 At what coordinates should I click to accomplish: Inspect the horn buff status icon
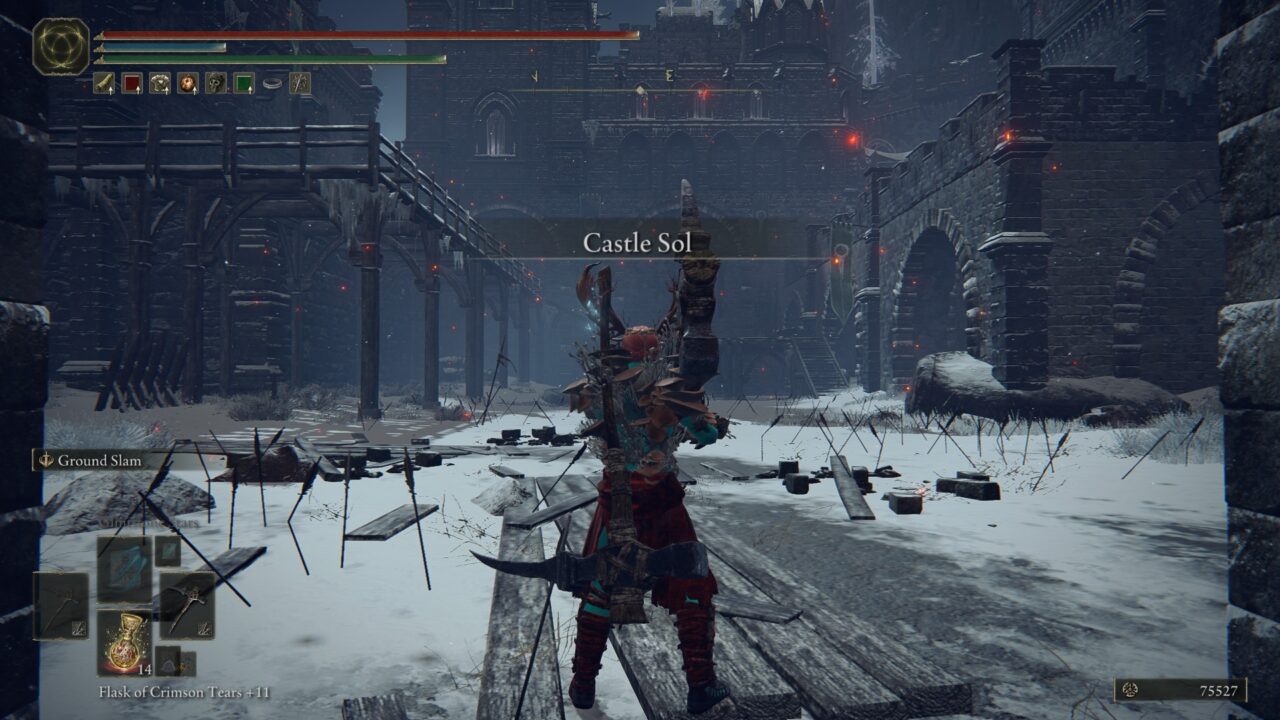104,83
